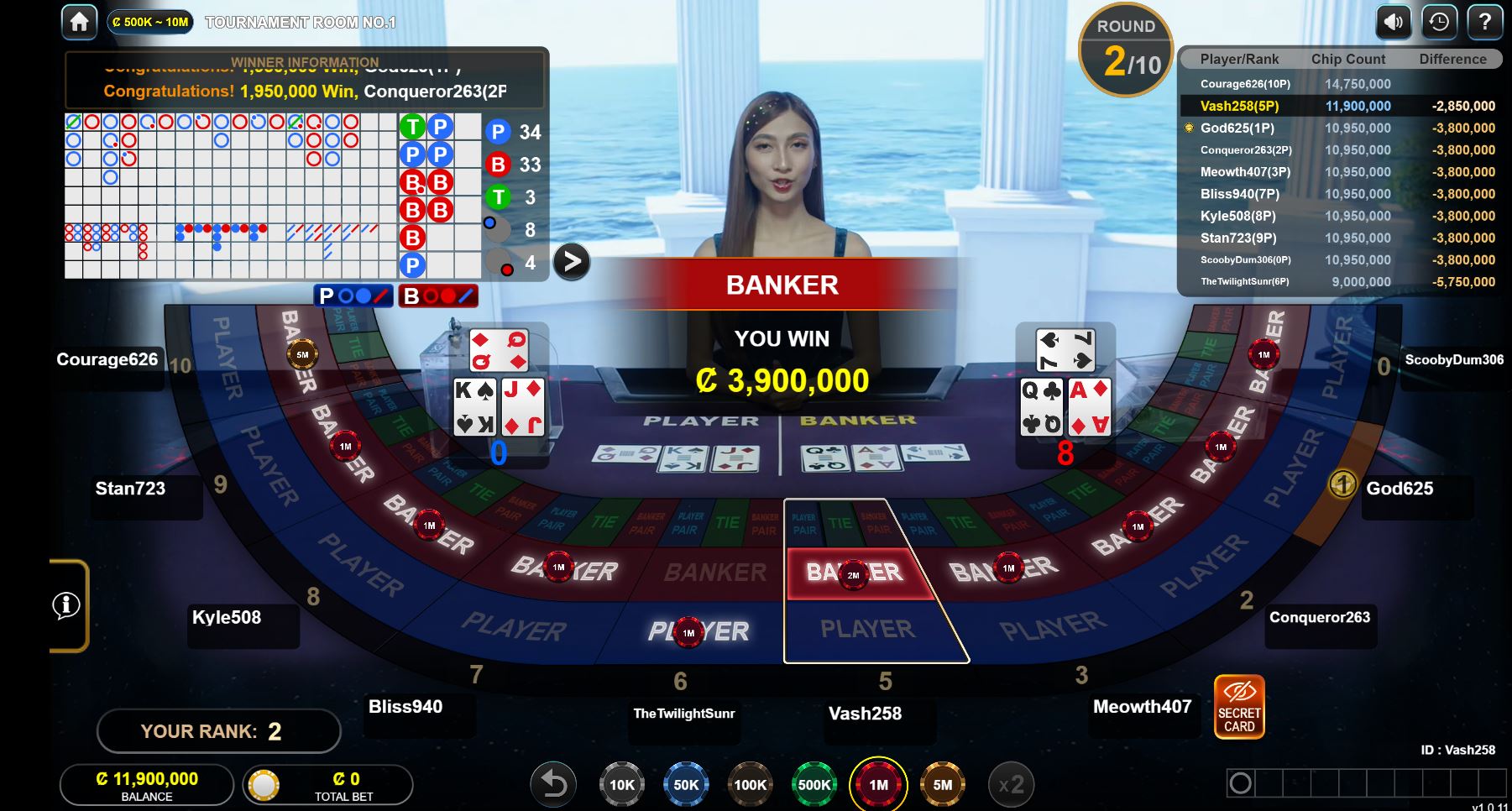The image size is (1512, 811).
Task: Select the 1M chip
Action: [x=878, y=785]
